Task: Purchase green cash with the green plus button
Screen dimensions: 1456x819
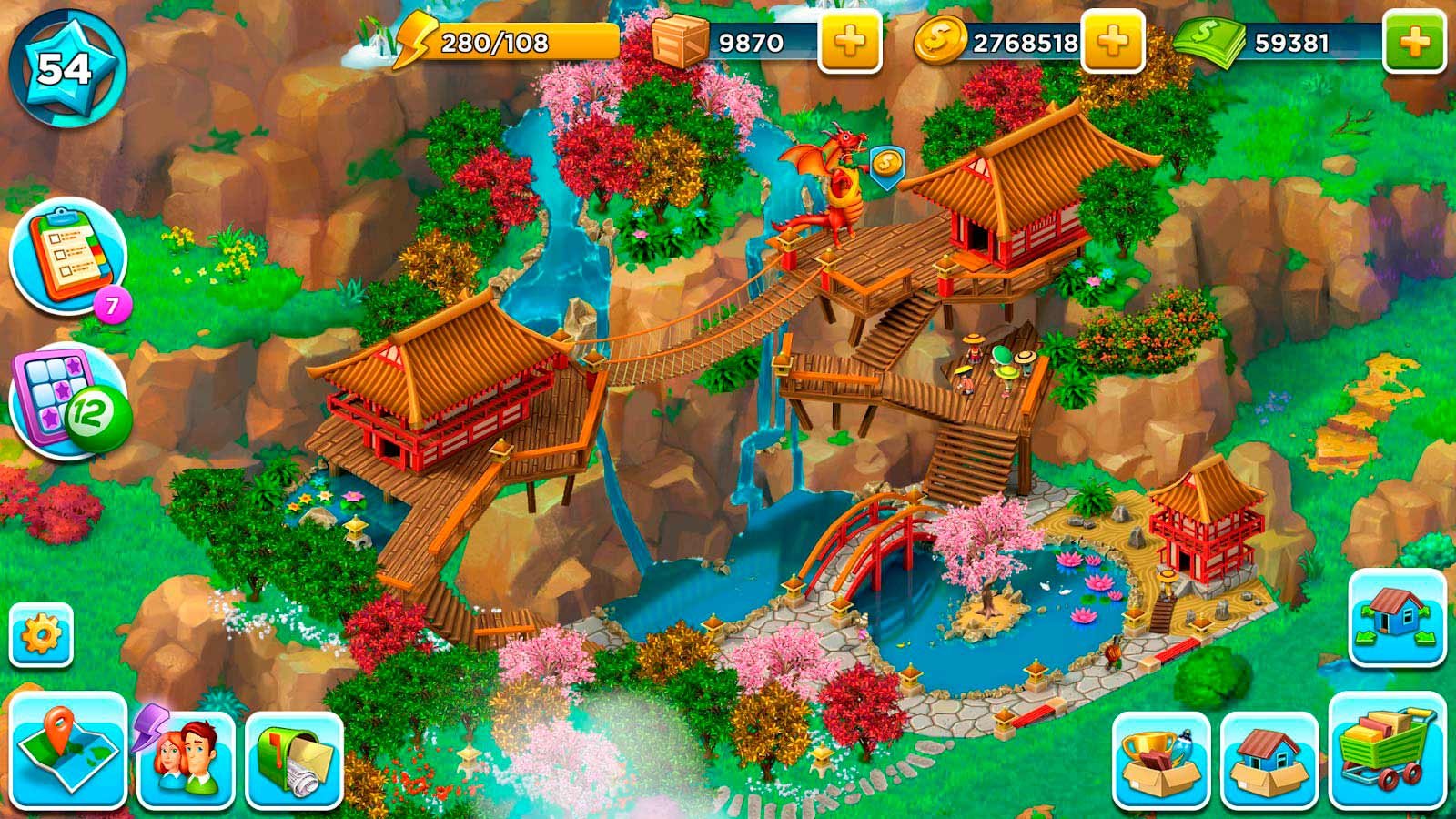Action: click(x=1413, y=42)
